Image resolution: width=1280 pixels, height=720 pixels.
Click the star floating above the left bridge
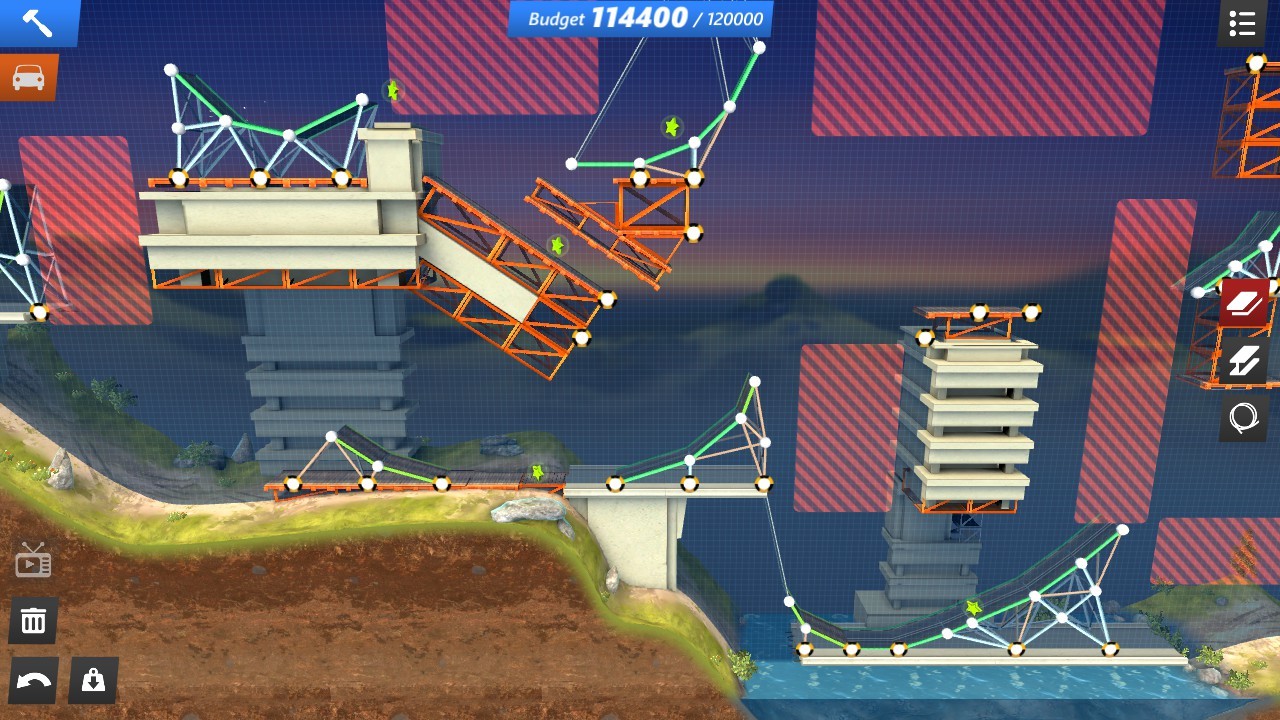coord(392,91)
